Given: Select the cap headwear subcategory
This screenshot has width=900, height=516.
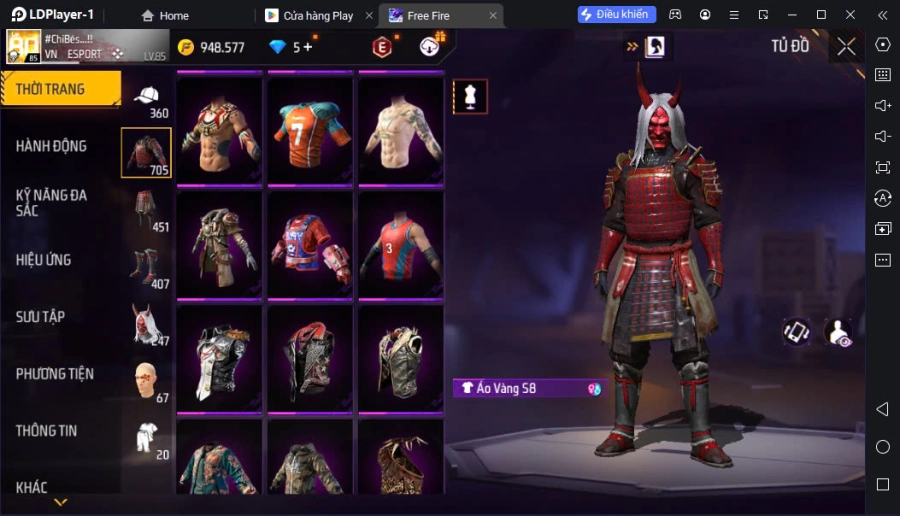Looking at the screenshot, I should click(x=146, y=98).
